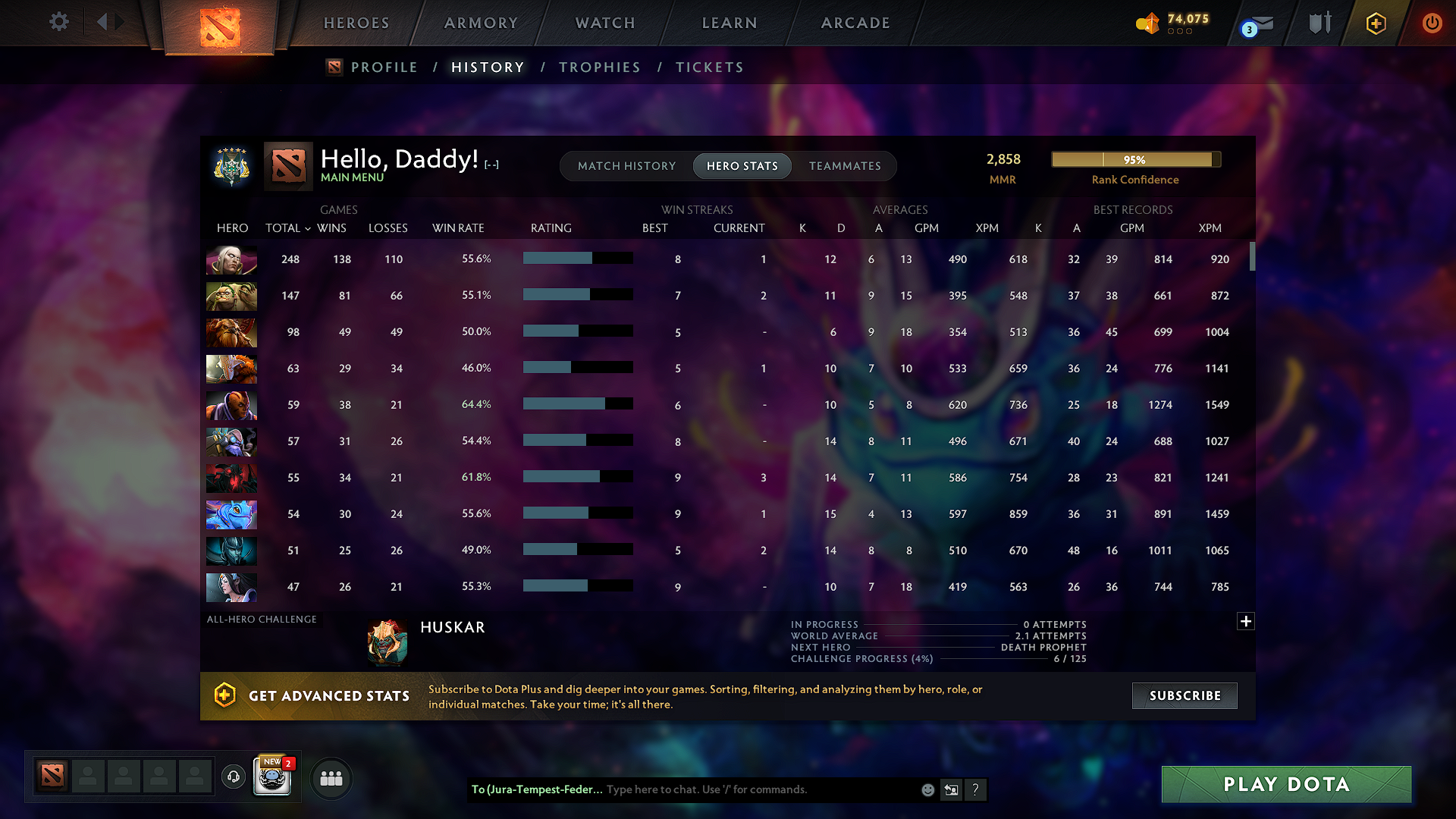This screenshot has height=819, width=1456.
Task: Click the power disconnect icon
Action: coord(1432,24)
